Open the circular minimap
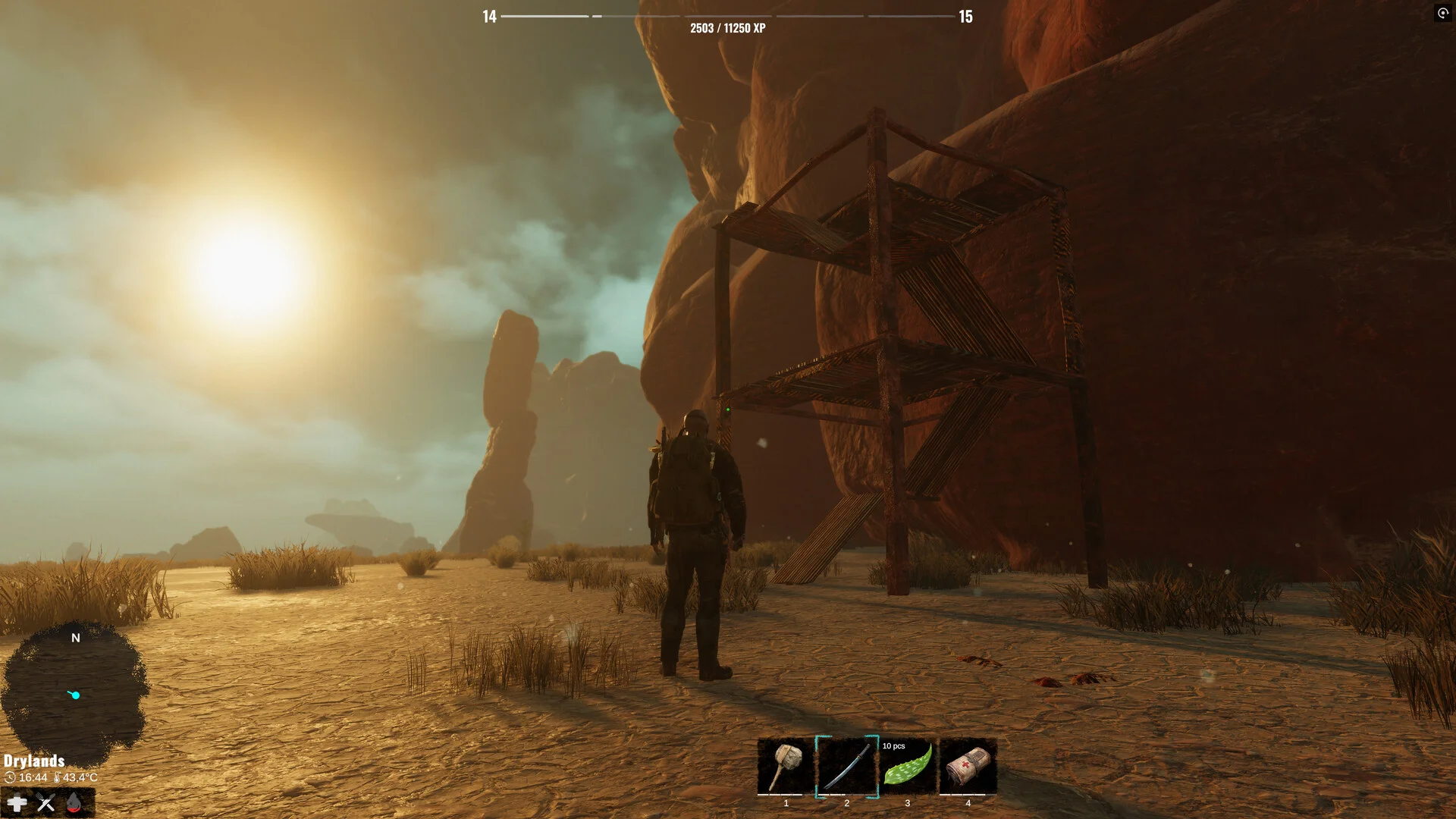Screen dimensions: 1456x819 tap(74, 692)
